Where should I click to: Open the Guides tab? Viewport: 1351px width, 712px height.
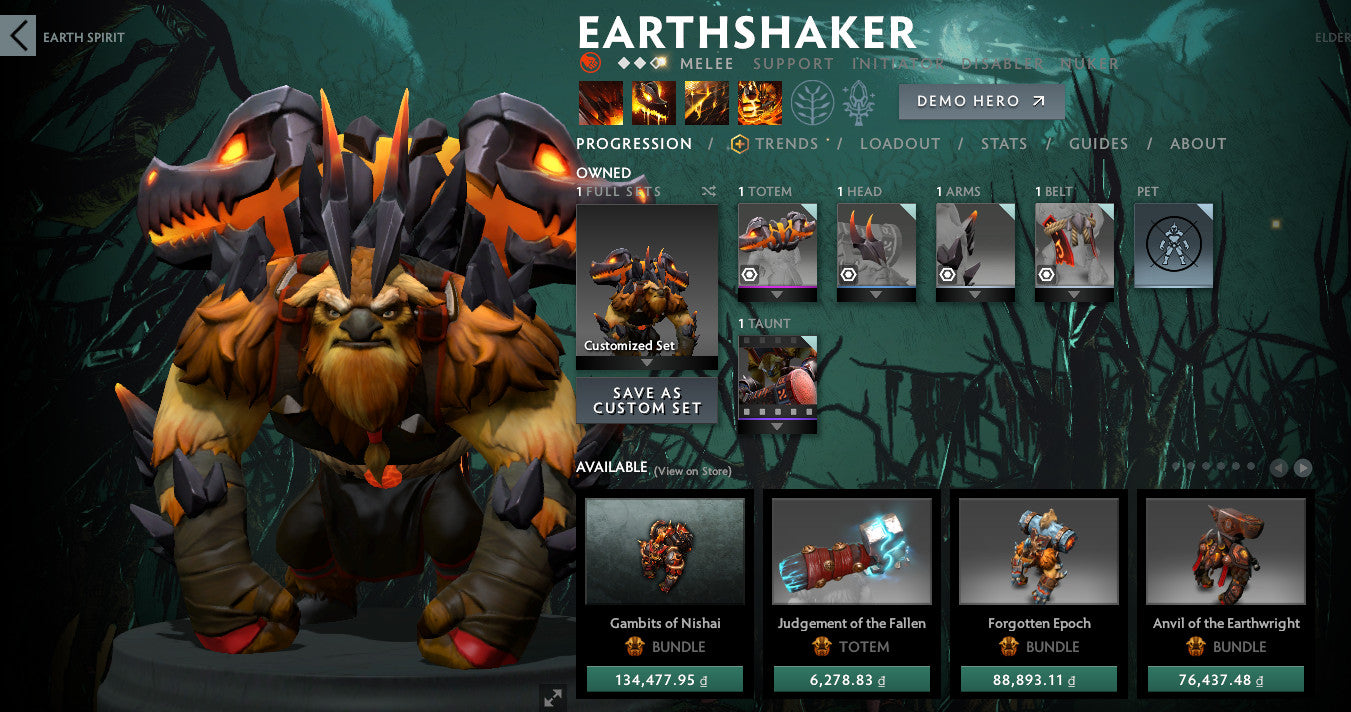(1098, 144)
